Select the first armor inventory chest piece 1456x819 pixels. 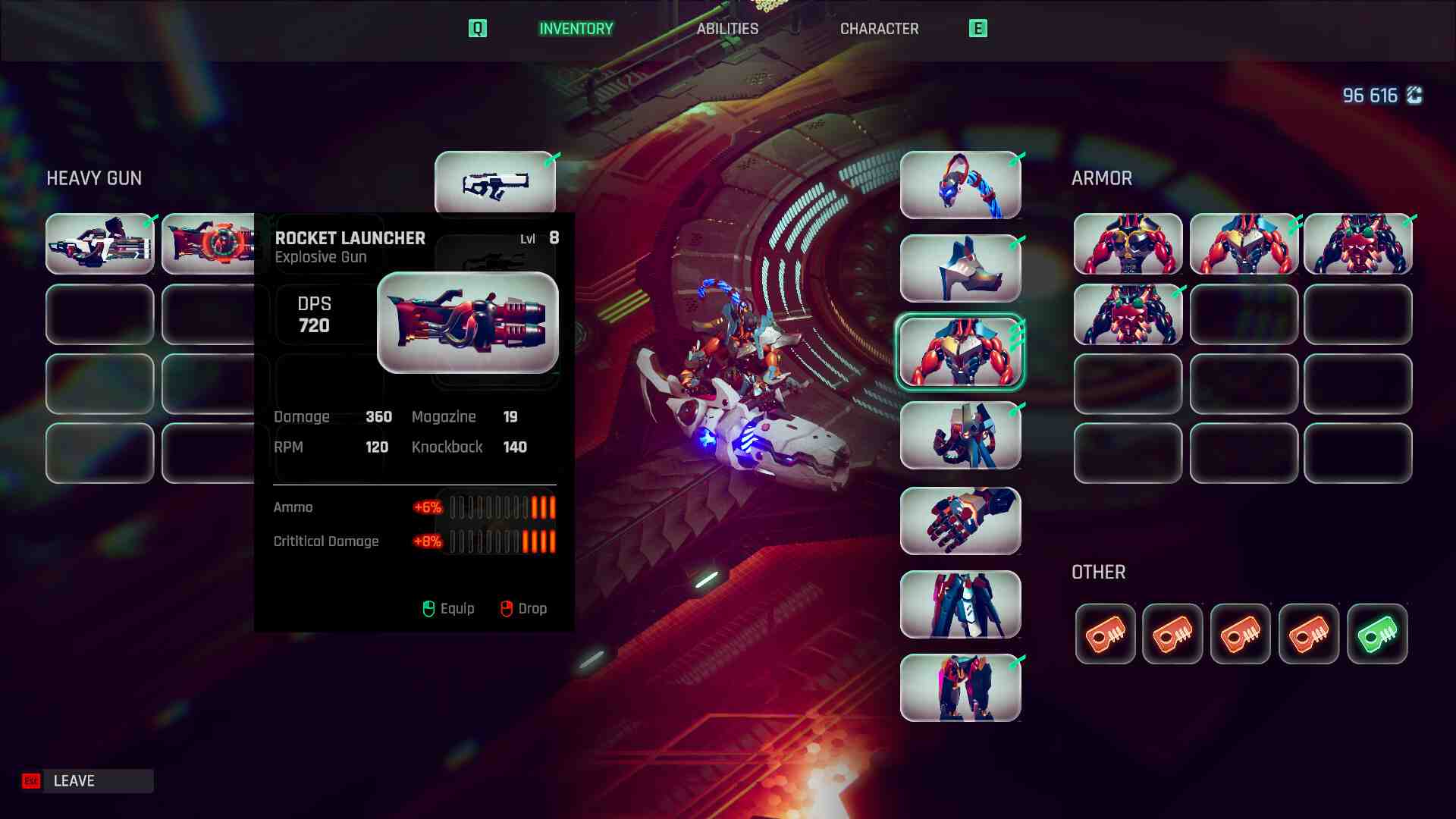1128,244
